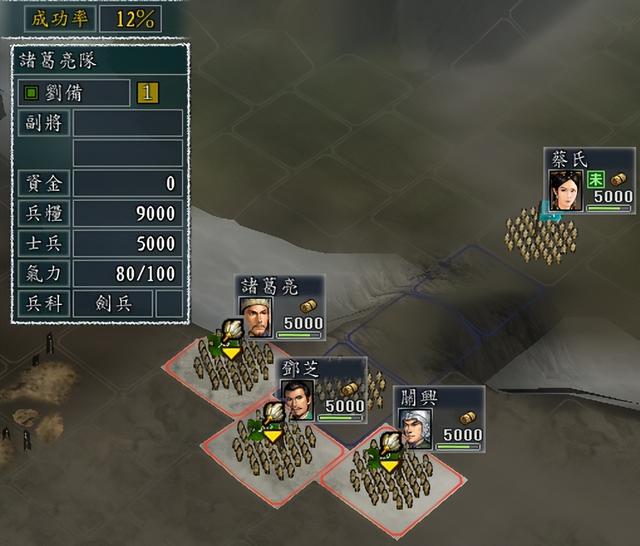
Task: Choose the 鄧芝 unit portrait
Action: (299, 398)
